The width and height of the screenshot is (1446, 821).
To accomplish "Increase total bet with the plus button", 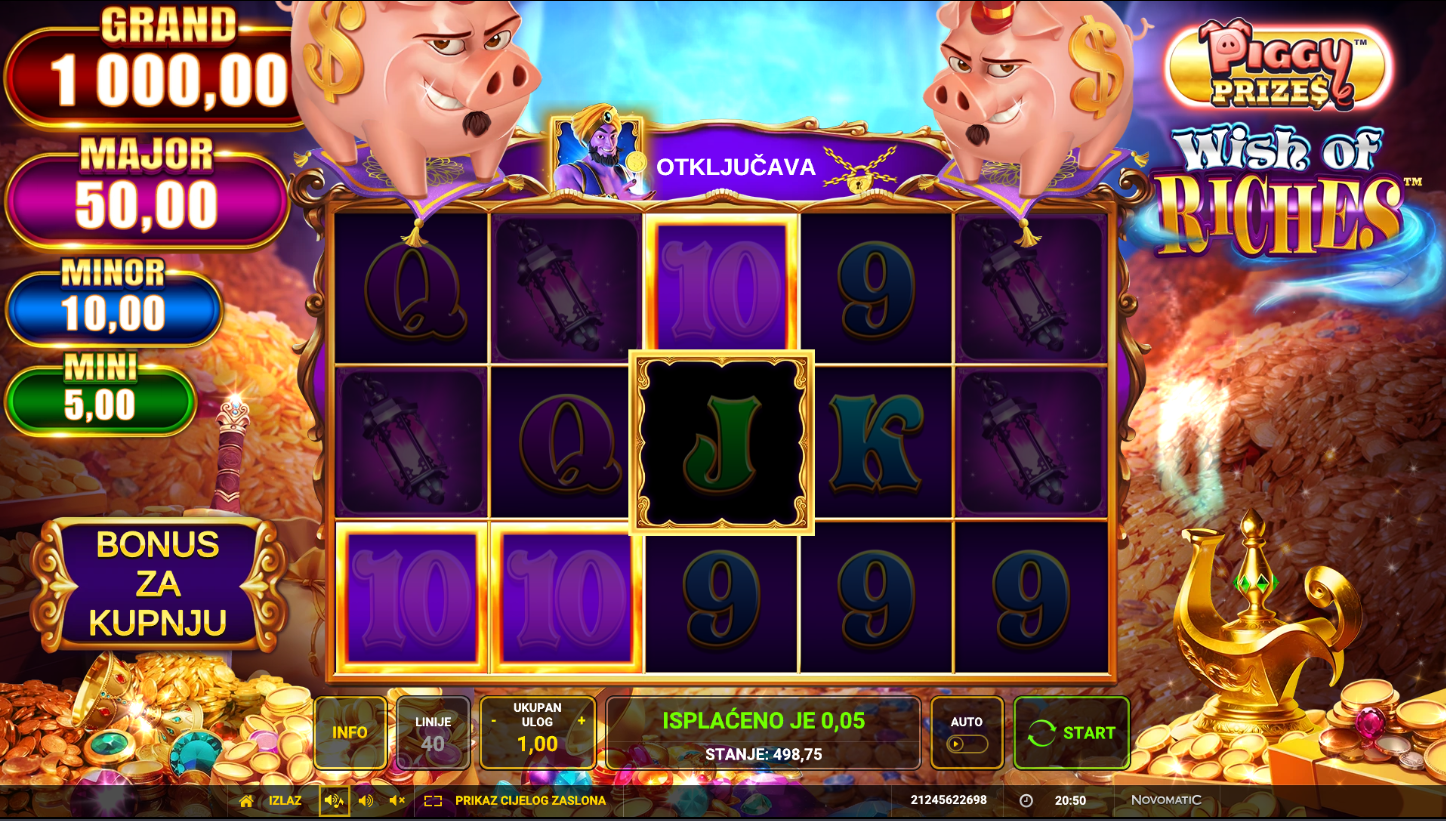I will click(x=581, y=720).
